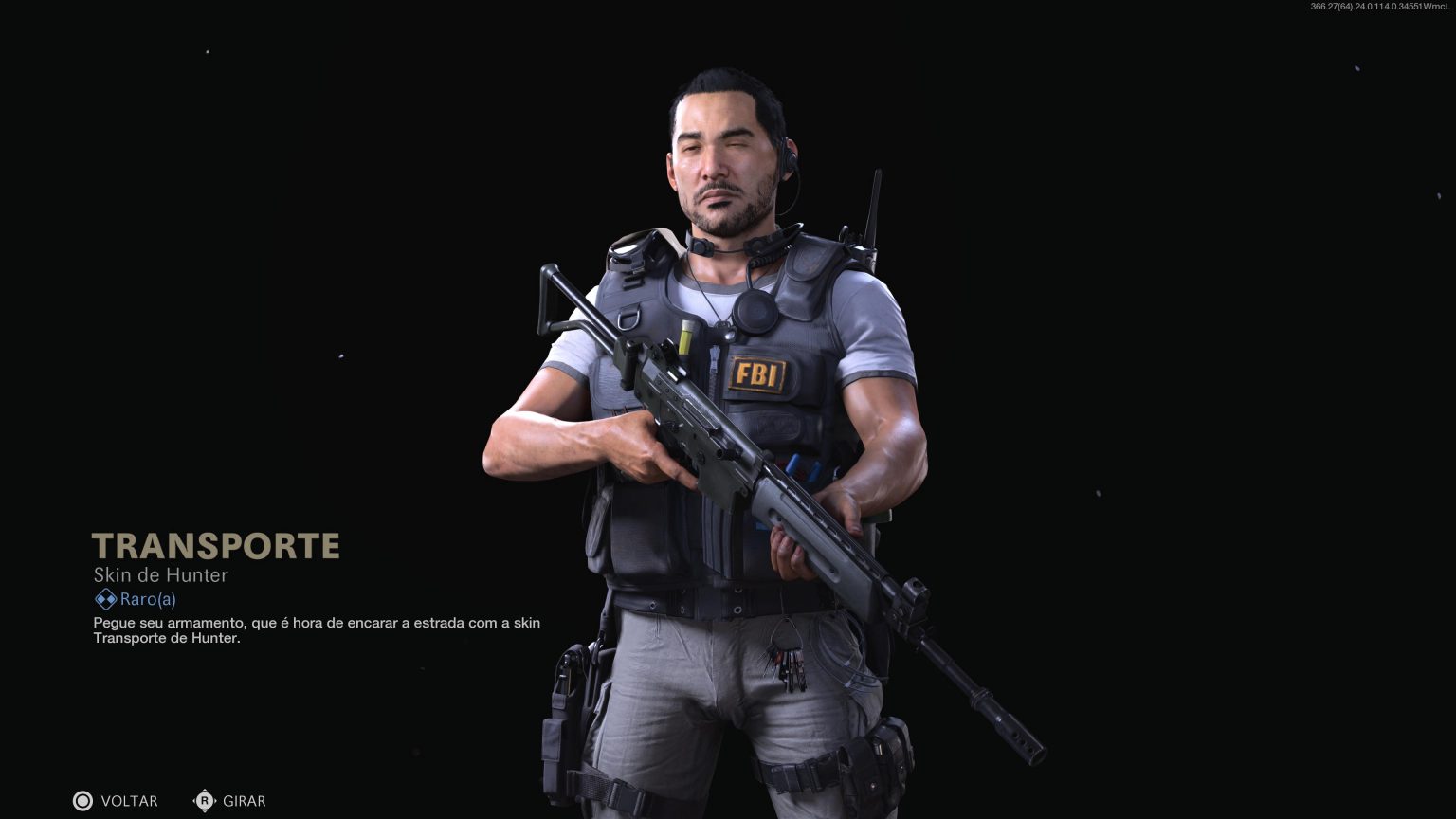Select the "VOLTAR" control to go back

click(x=129, y=801)
